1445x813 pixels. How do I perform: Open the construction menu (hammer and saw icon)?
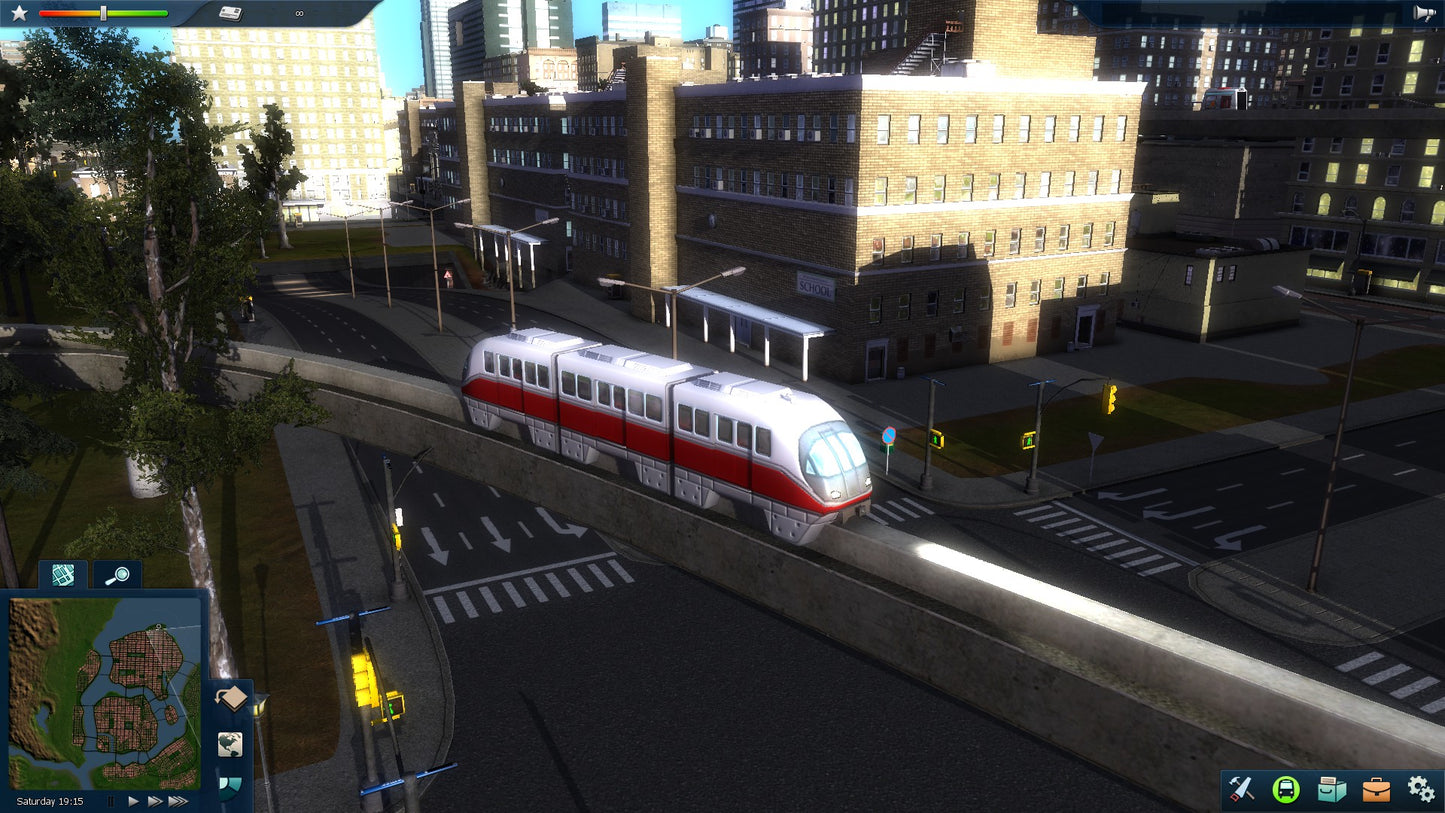(x=1243, y=790)
